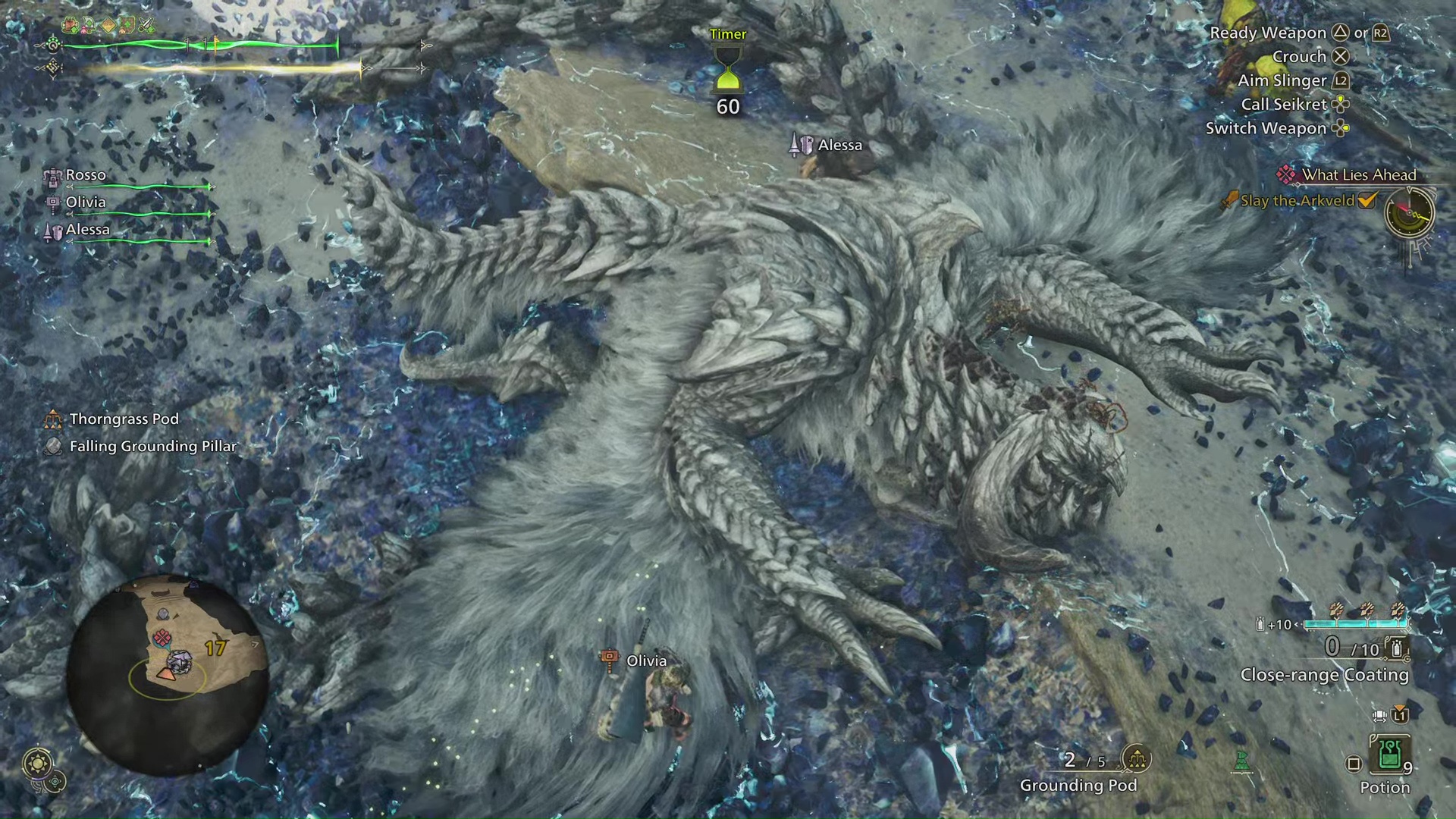
Task: Click the Falling Grounding Pillar entry
Action: pos(152,446)
